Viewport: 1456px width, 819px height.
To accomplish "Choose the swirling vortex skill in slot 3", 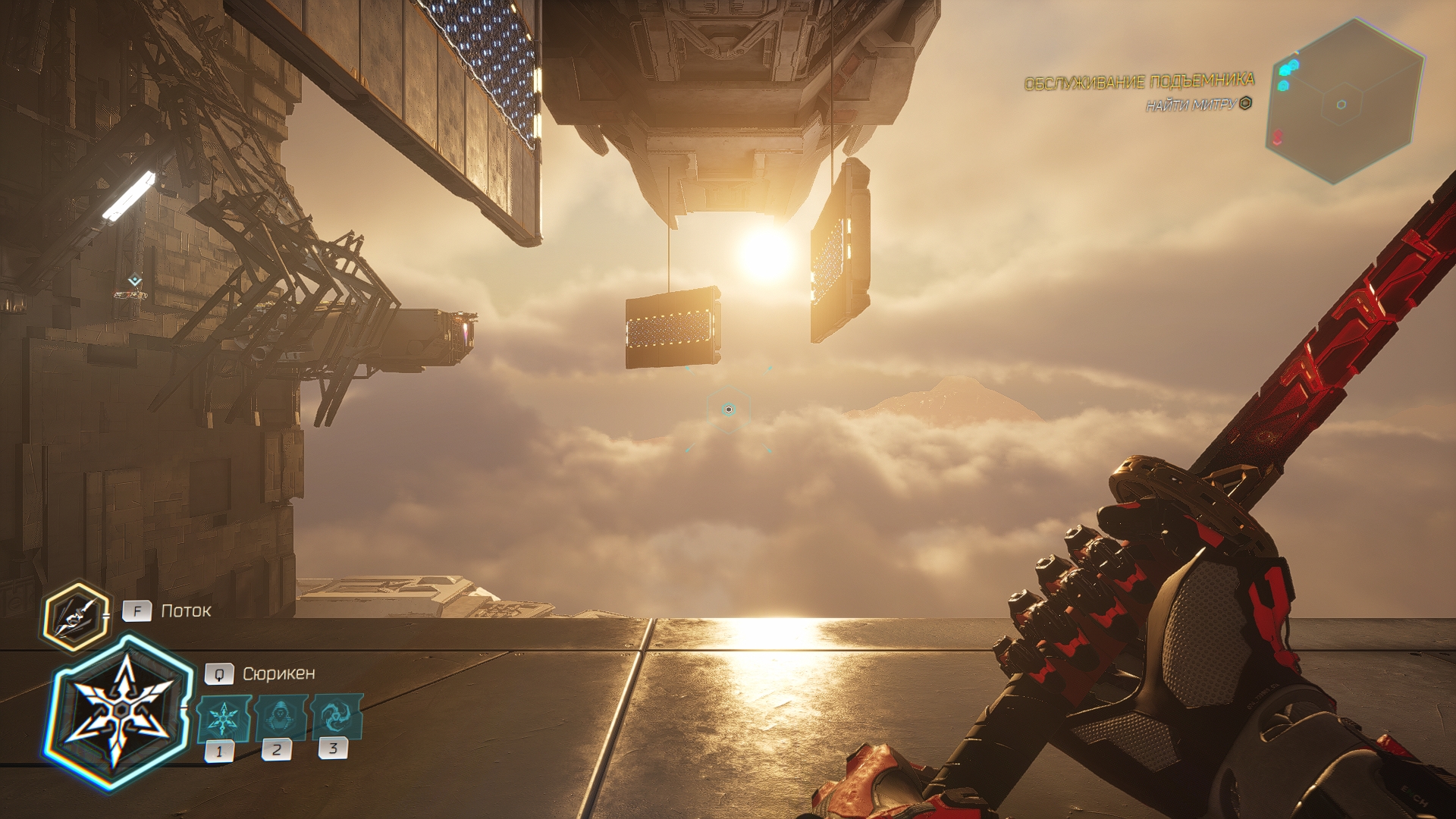I will [335, 715].
